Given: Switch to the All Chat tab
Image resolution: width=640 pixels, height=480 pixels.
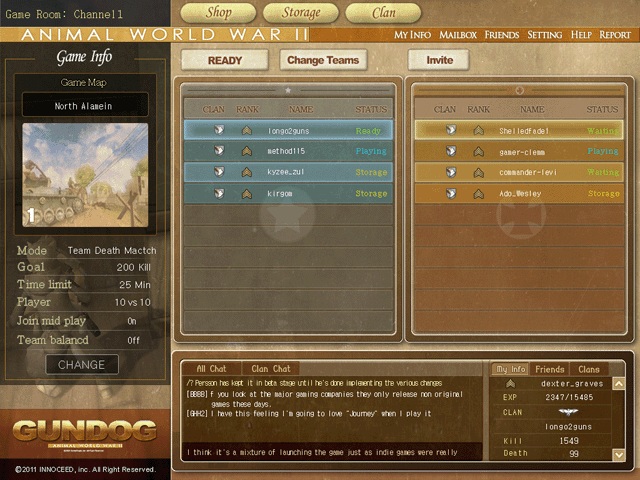Looking at the screenshot, I should click(x=211, y=369).
